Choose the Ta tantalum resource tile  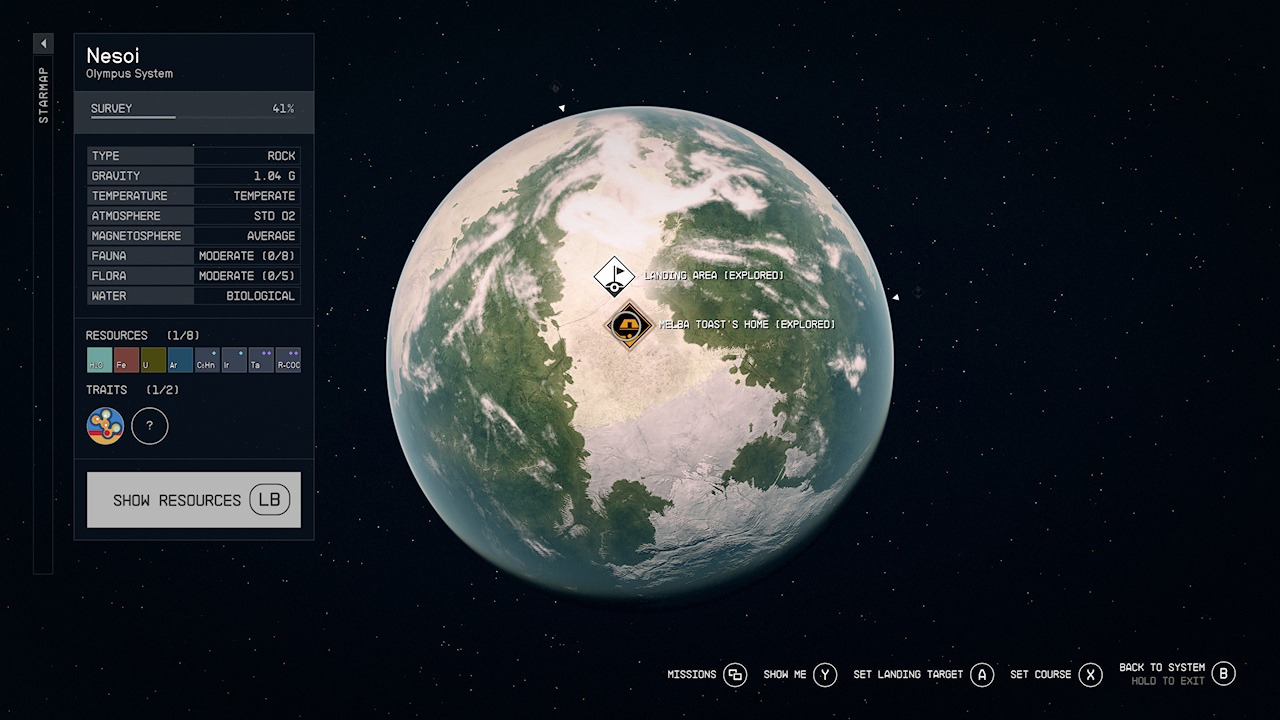(261, 360)
